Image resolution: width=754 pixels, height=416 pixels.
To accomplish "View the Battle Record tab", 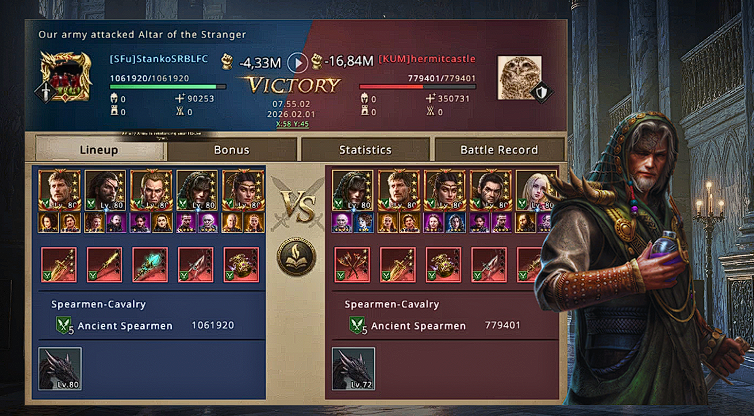I will tap(498, 150).
